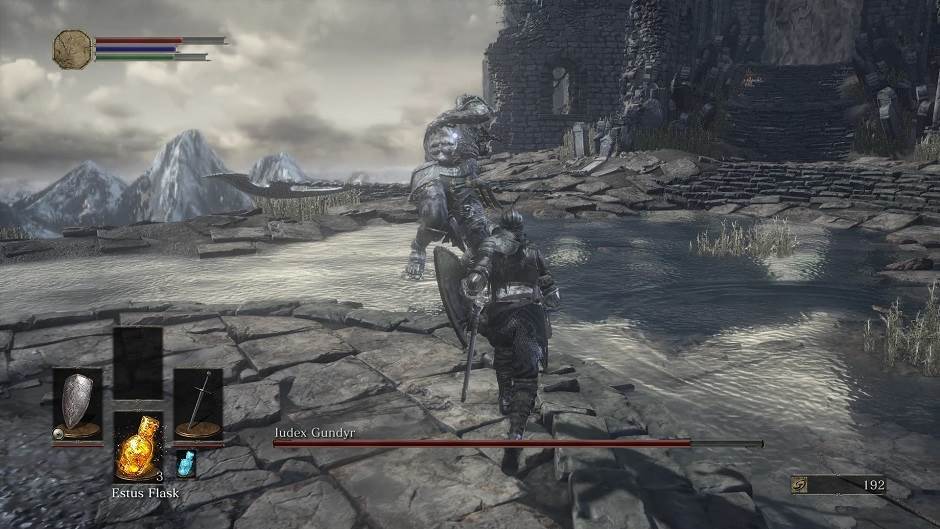Image resolution: width=940 pixels, height=529 pixels.
Task: Select the shield in the left-hand slot
Action: point(77,404)
